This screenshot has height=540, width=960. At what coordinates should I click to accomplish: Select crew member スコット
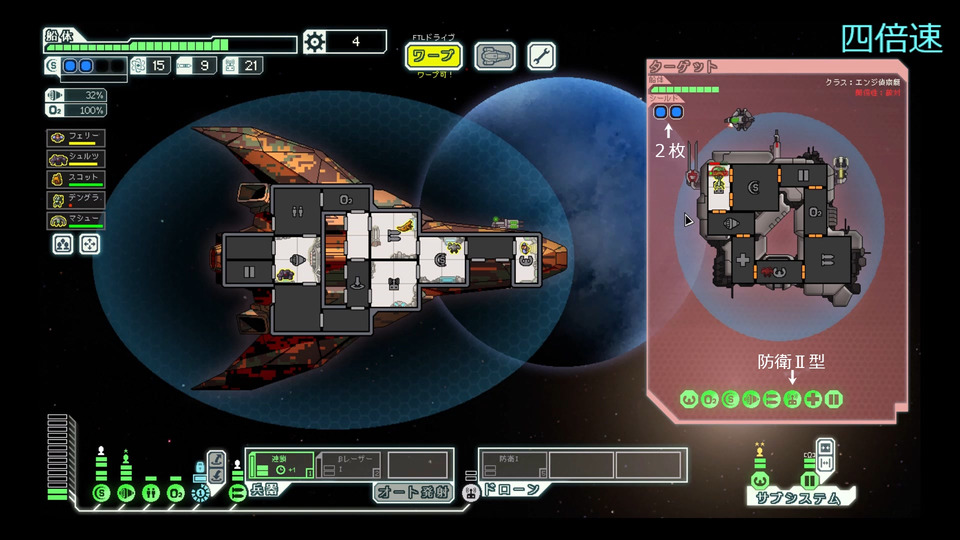[76, 179]
